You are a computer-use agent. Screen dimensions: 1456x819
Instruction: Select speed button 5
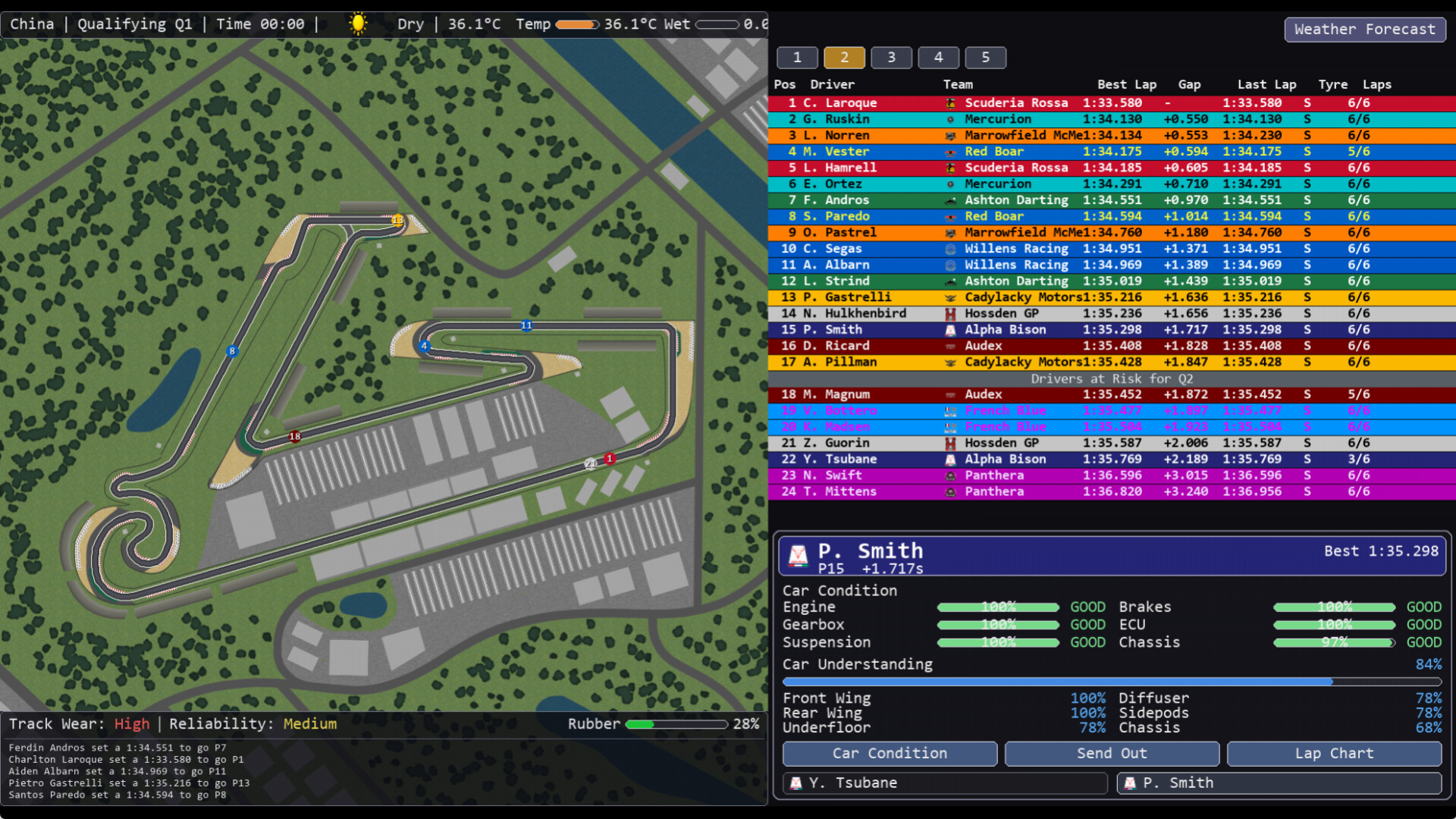(x=985, y=58)
